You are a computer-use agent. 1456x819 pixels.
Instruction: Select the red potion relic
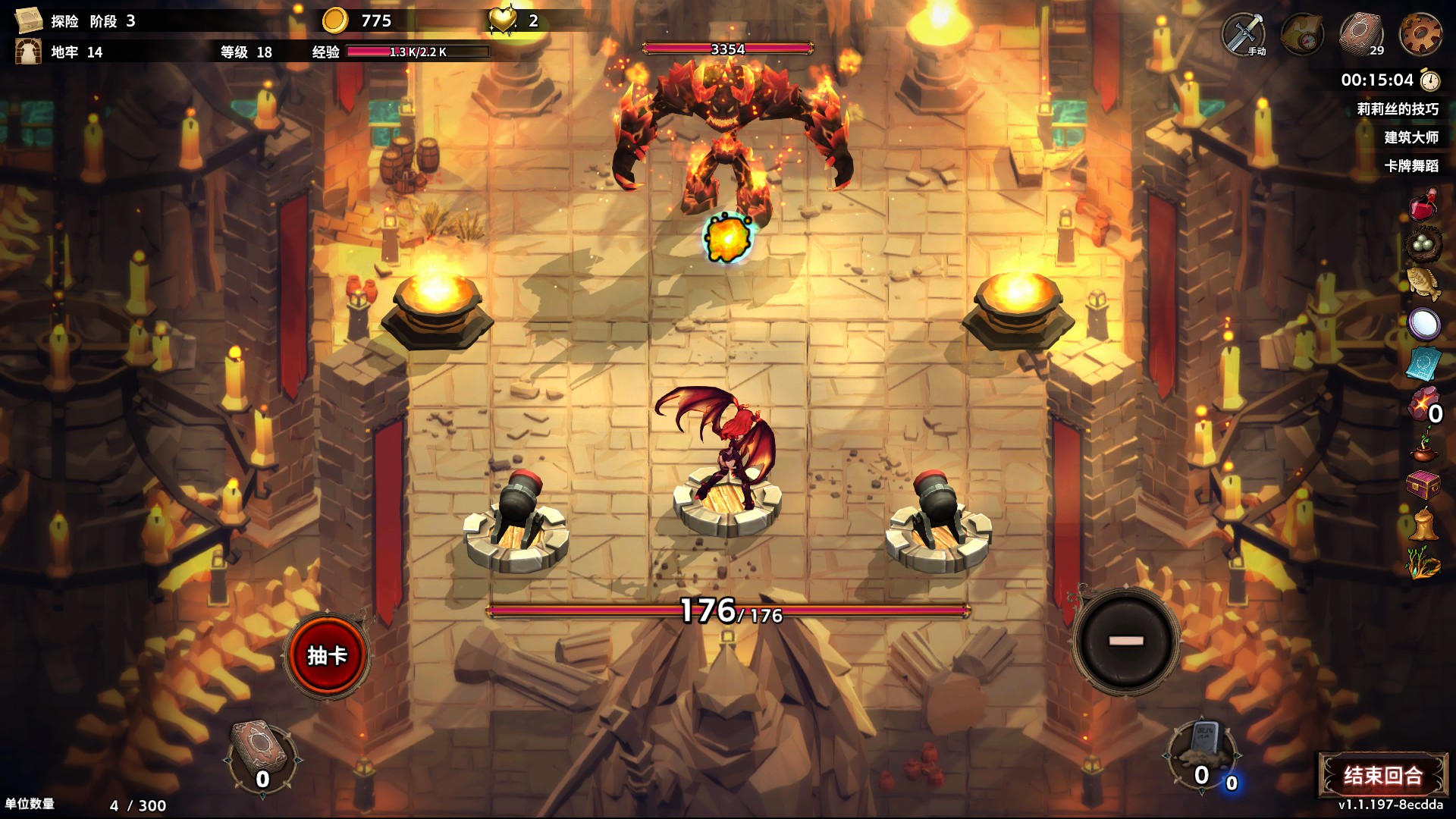click(x=1423, y=205)
